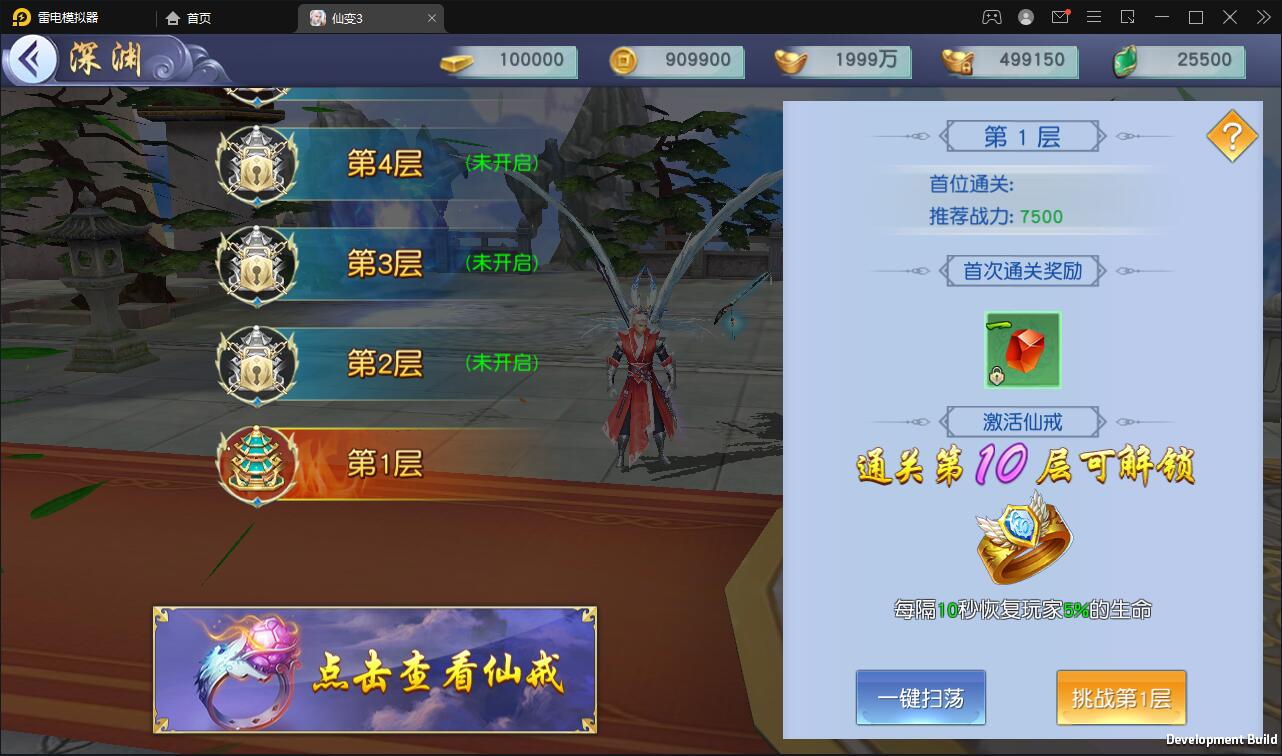Click the locked ingot currency icon

click(x=956, y=61)
